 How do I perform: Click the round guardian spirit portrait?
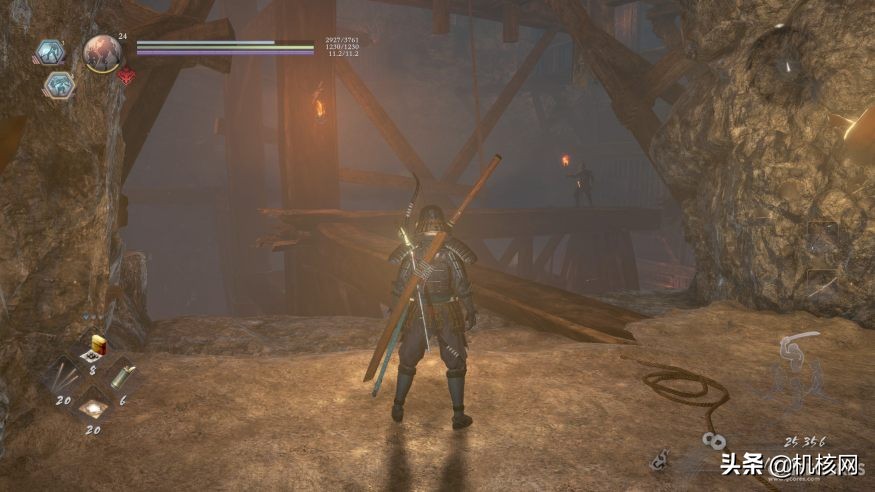pos(102,53)
